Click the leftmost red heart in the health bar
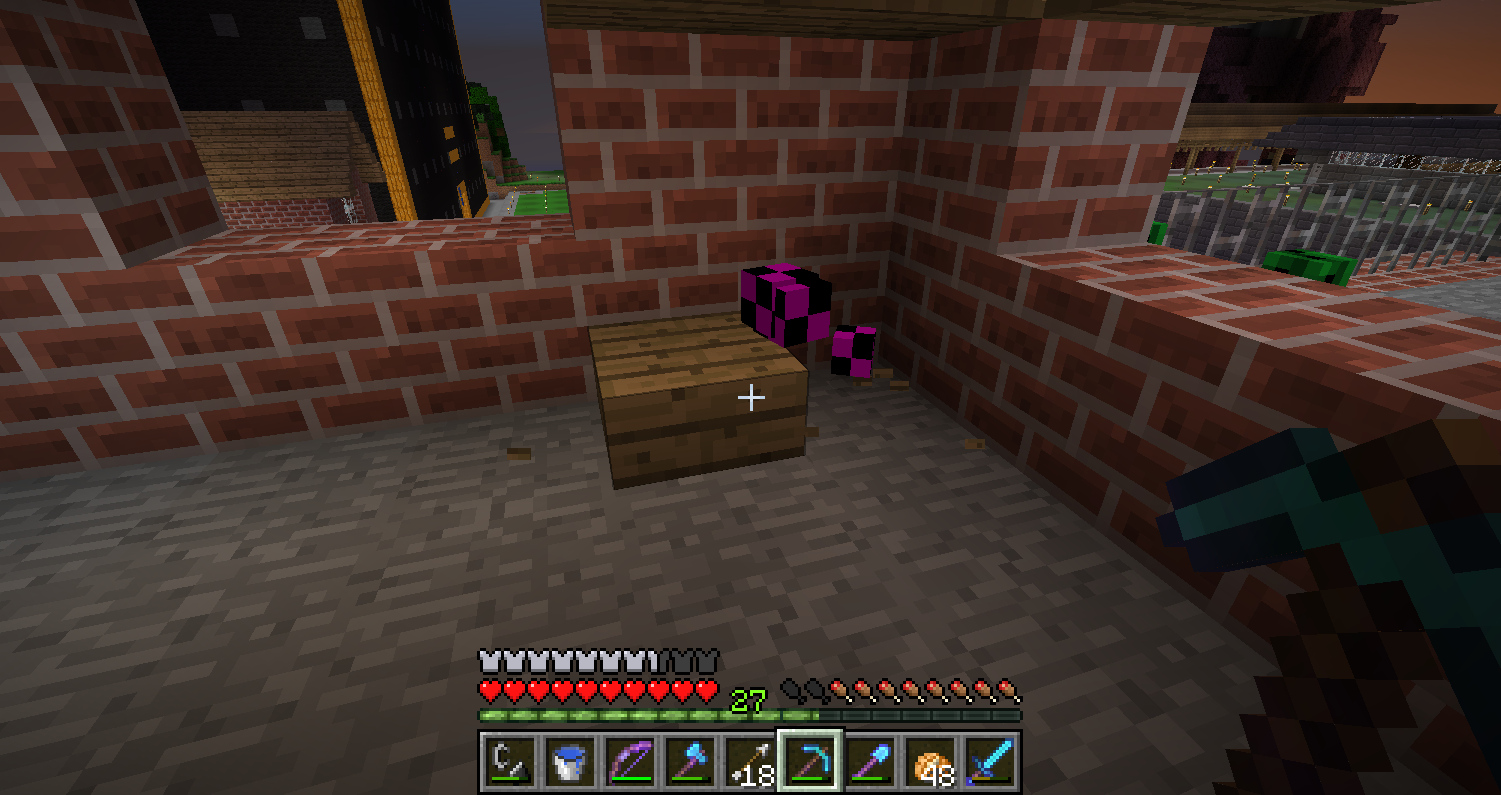 (x=489, y=689)
